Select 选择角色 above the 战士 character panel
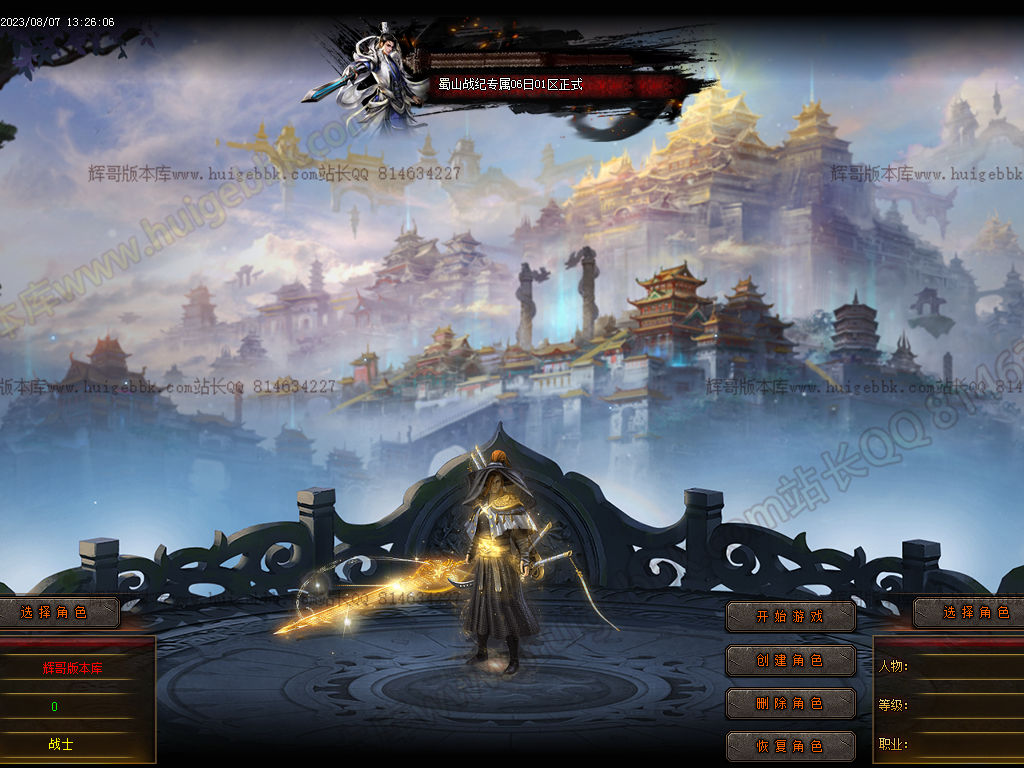Screen dimensions: 1024x768 coord(56,612)
